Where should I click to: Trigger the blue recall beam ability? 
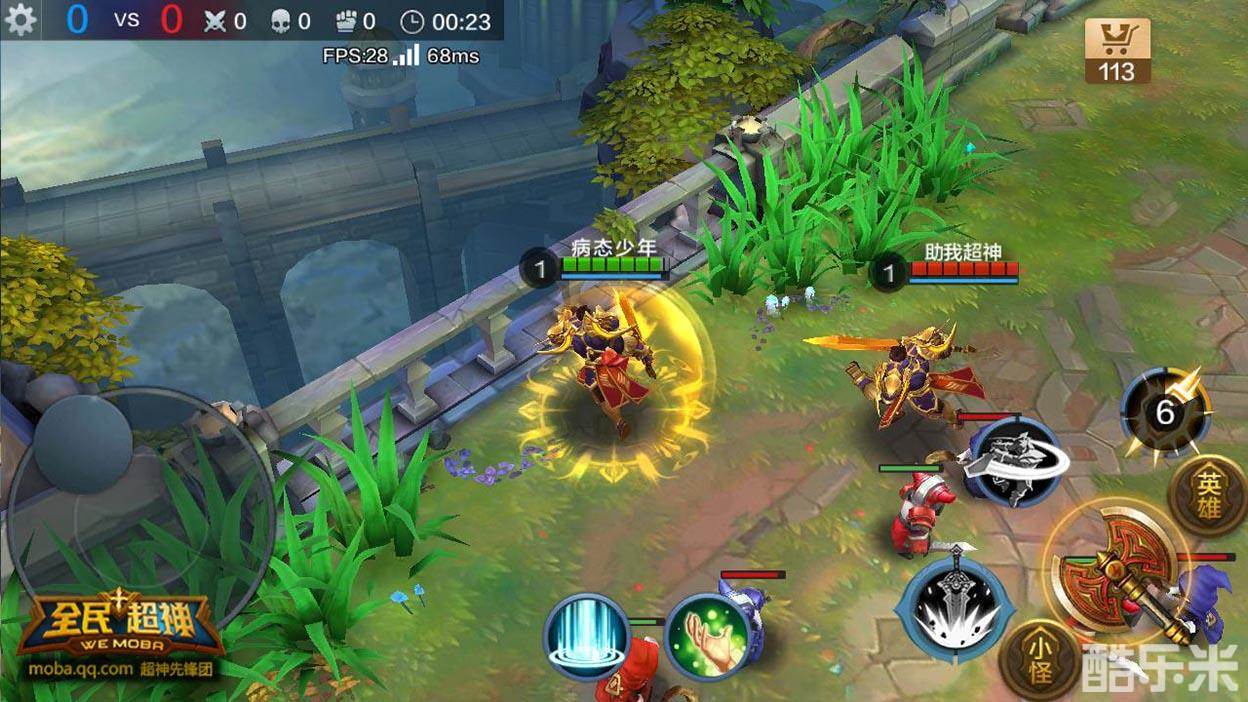coord(587,637)
